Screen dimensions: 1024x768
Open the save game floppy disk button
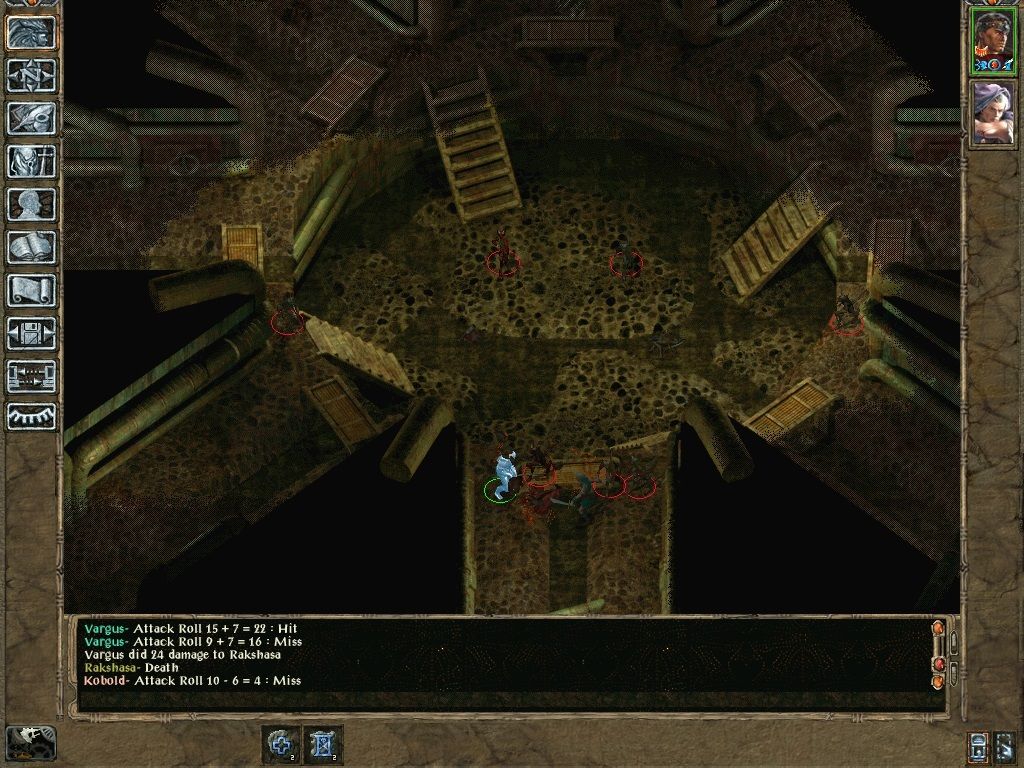point(31,333)
